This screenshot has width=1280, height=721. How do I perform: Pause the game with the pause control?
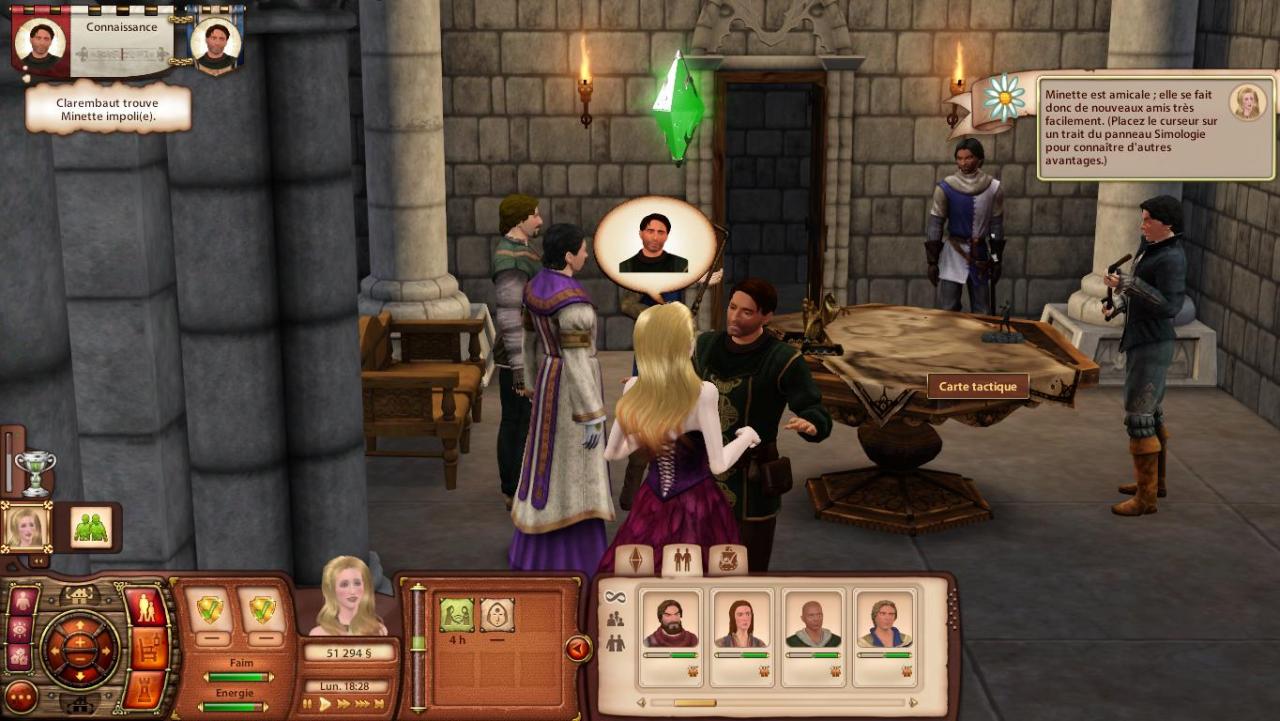(x=308, y=704)
